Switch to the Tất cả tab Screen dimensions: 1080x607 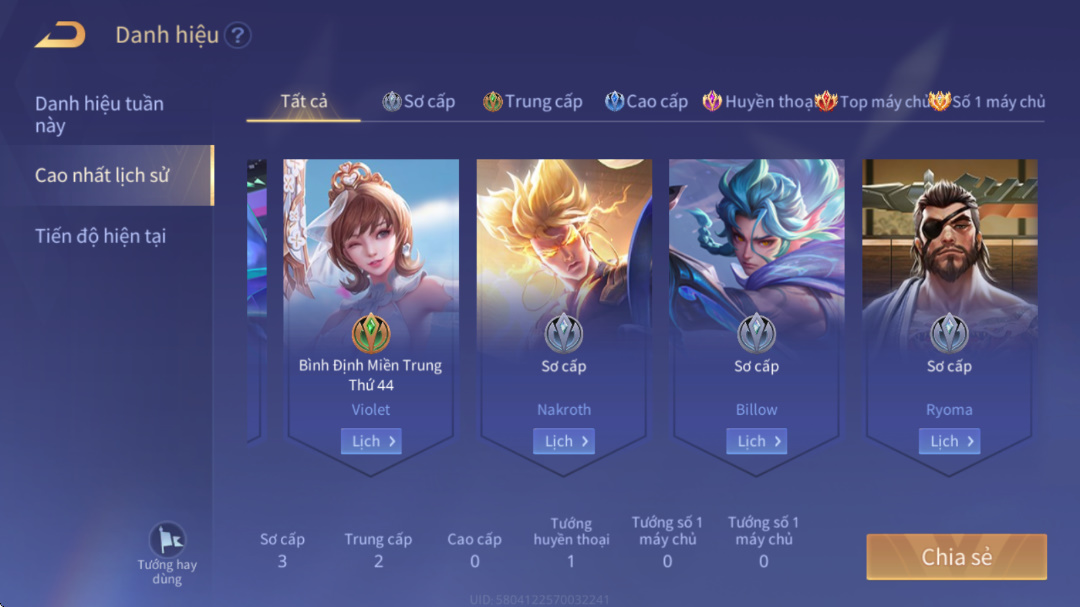pos(304,101)
